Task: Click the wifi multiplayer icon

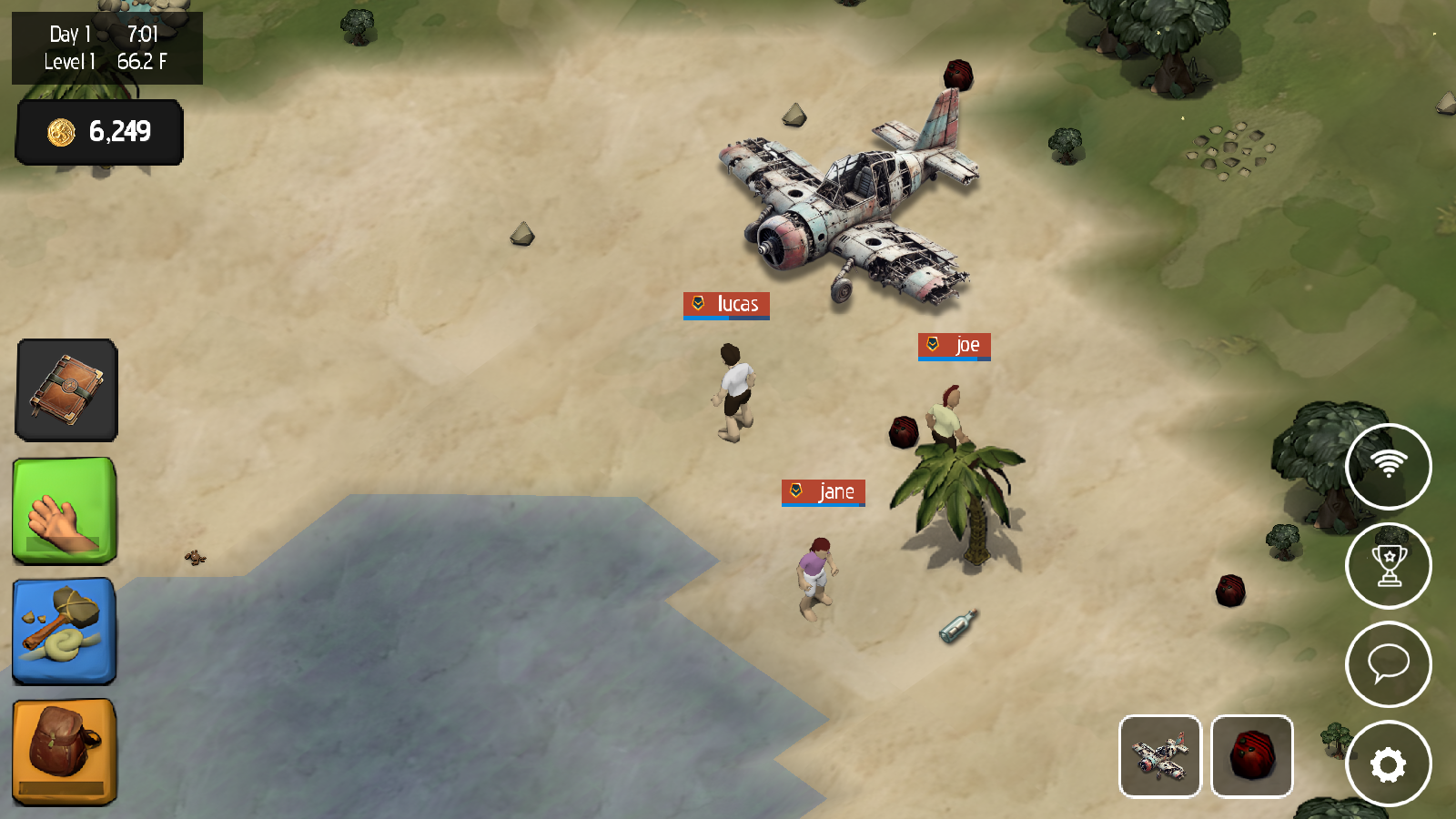Action: 1389,466
